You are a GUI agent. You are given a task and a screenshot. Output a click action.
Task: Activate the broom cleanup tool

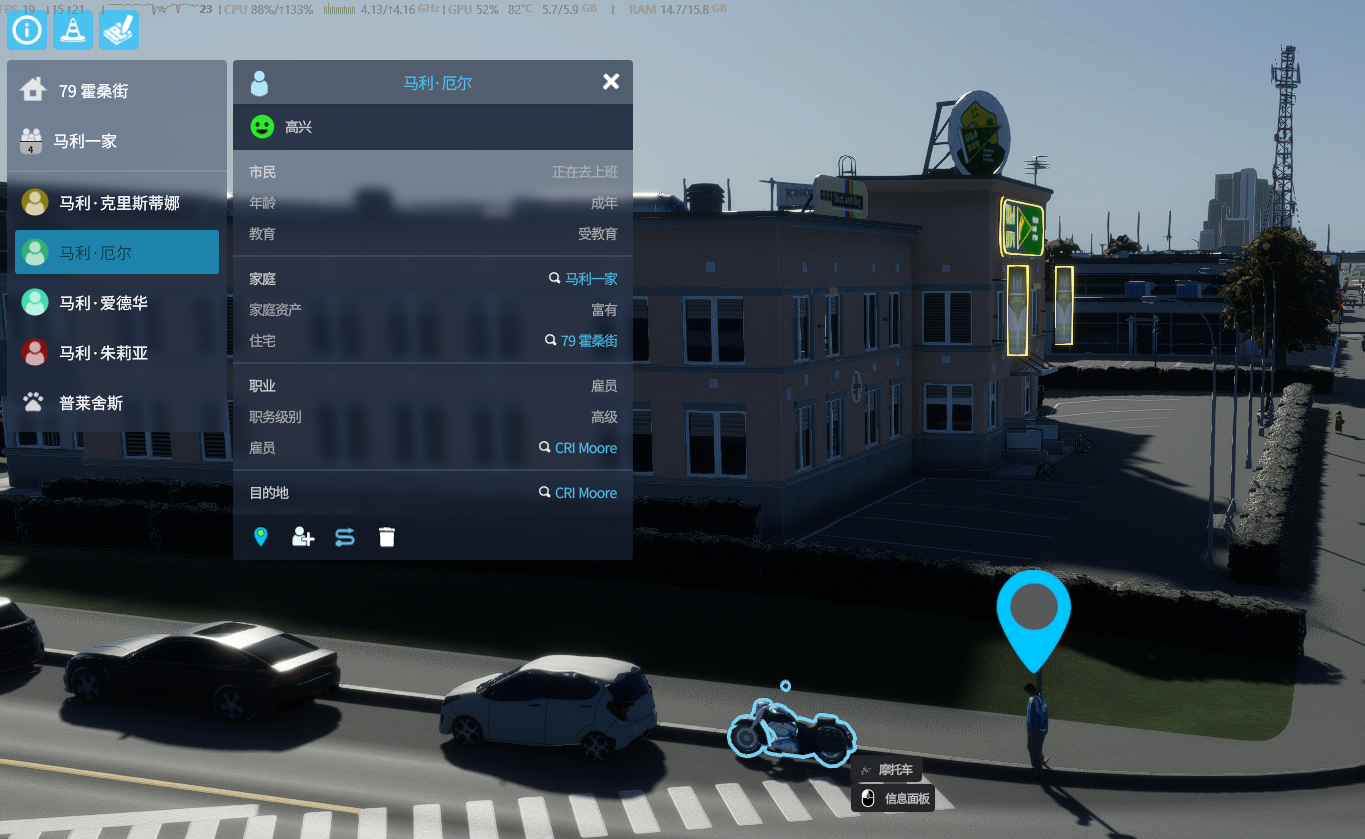(119, 30)
